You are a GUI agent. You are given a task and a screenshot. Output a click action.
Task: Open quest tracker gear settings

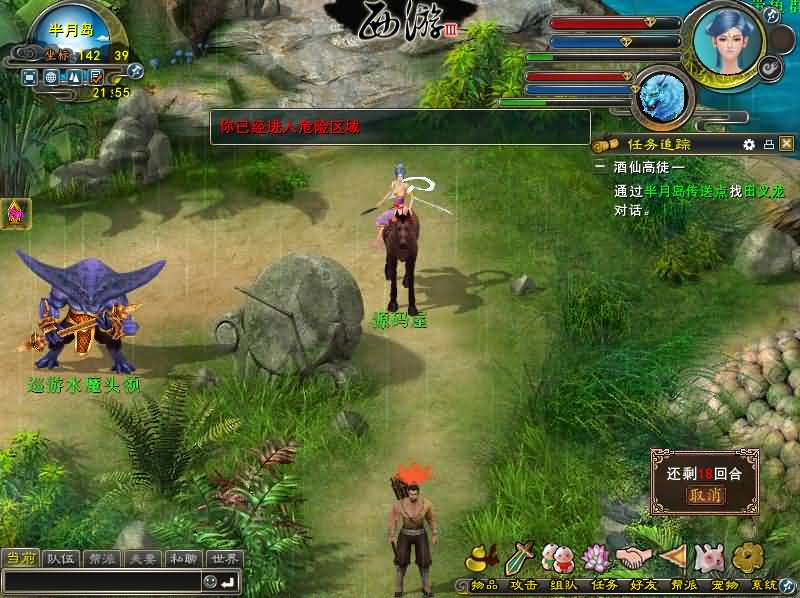749,144
